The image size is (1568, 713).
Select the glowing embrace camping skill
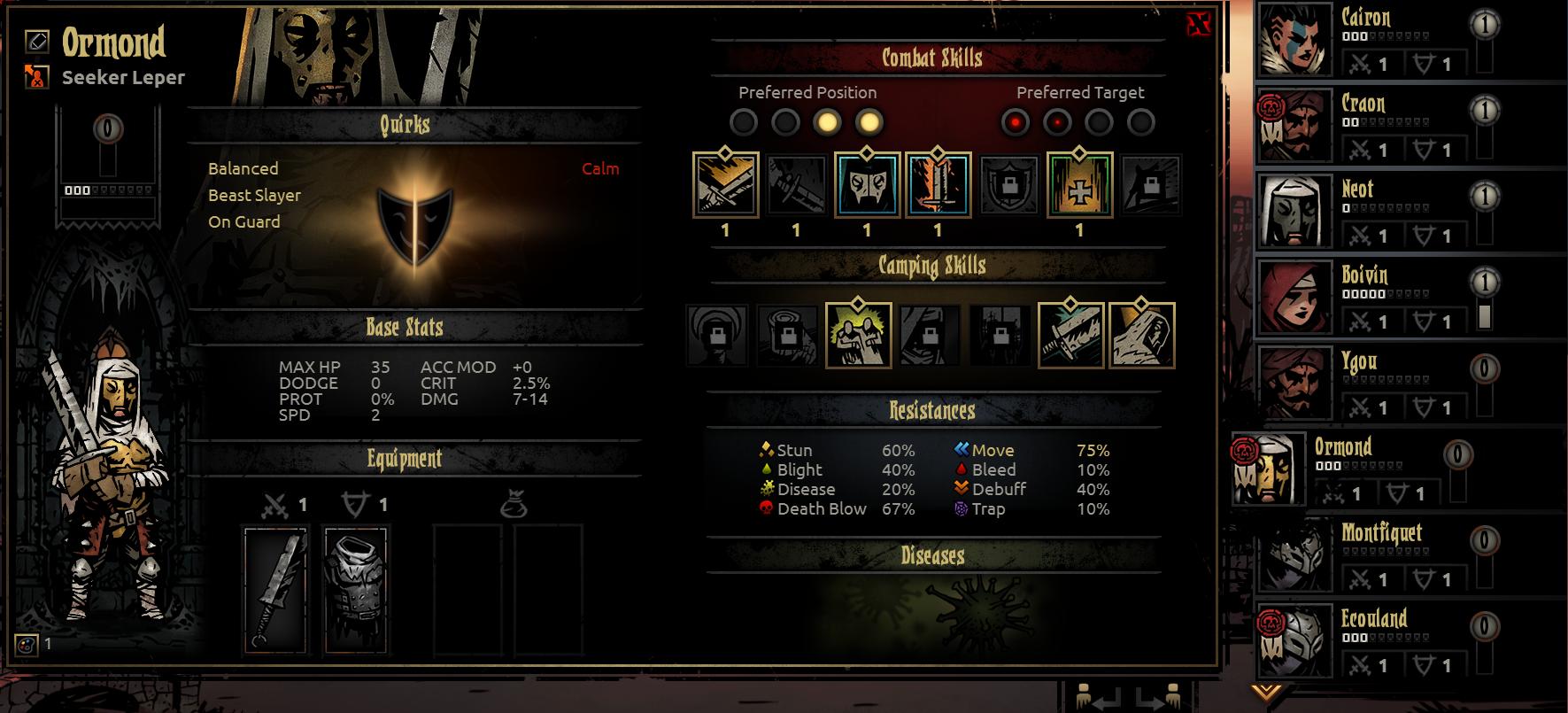pyautogui.click(x=858, y=335)
